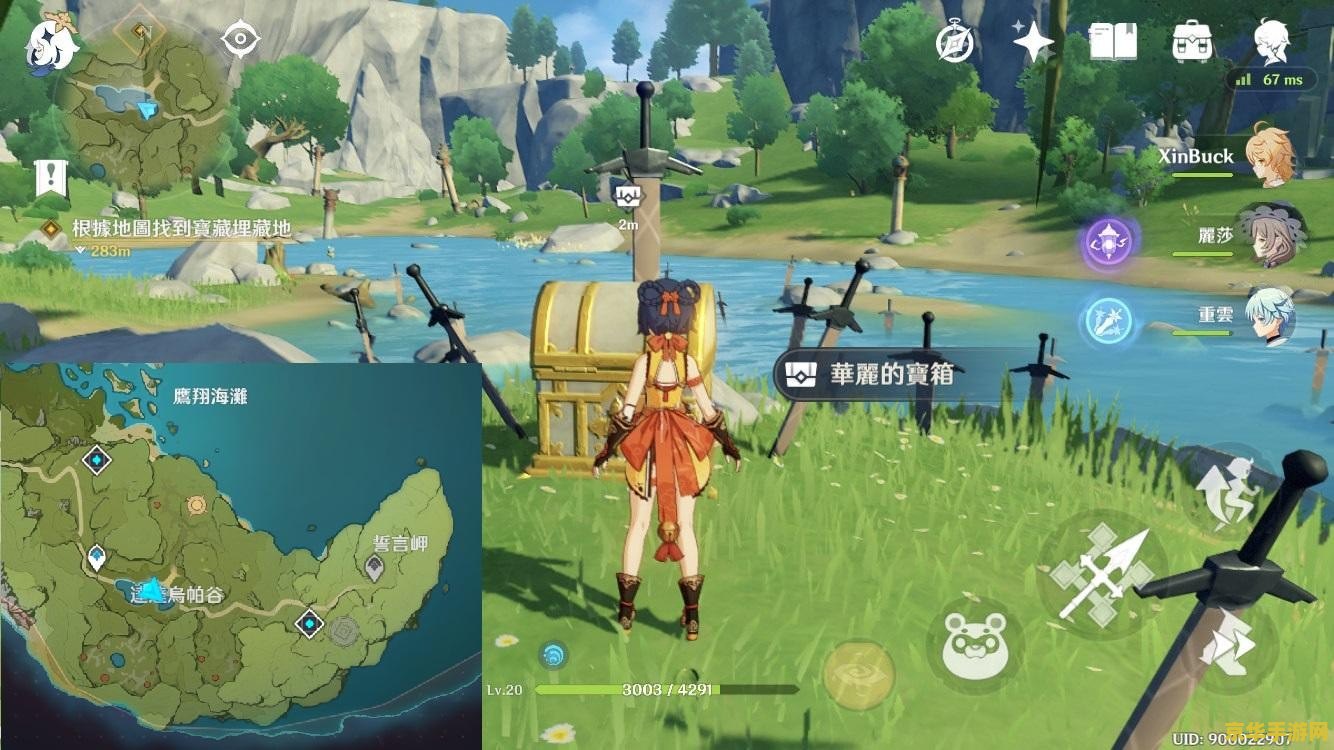Select the tracked treasure map quest objective
The image size is (1334, 750).
click(x=180, y=229)
